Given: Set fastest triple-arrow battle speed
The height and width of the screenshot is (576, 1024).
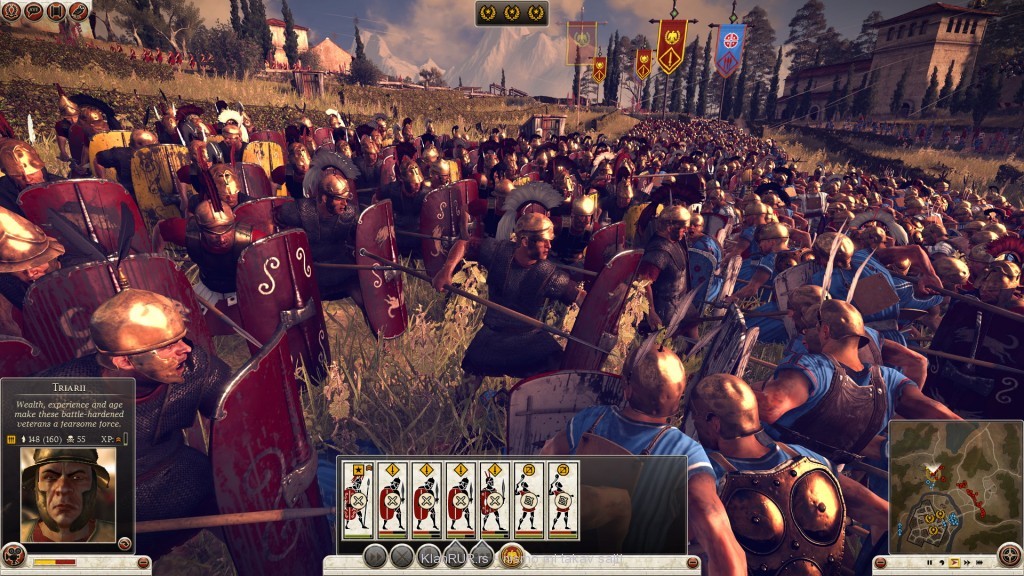Looking at the screenshot, I should [x=980, y=563].
